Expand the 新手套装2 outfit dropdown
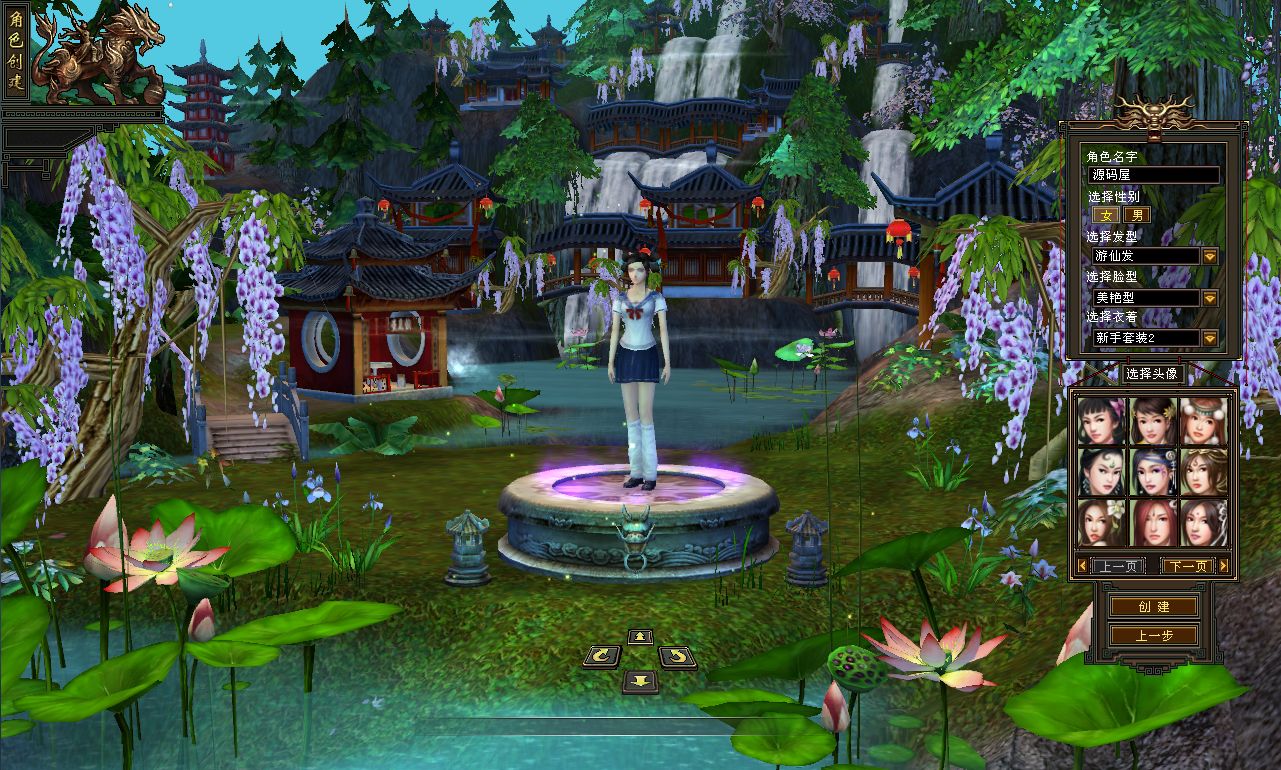Screen dimensions: 1281x770 1209,338
